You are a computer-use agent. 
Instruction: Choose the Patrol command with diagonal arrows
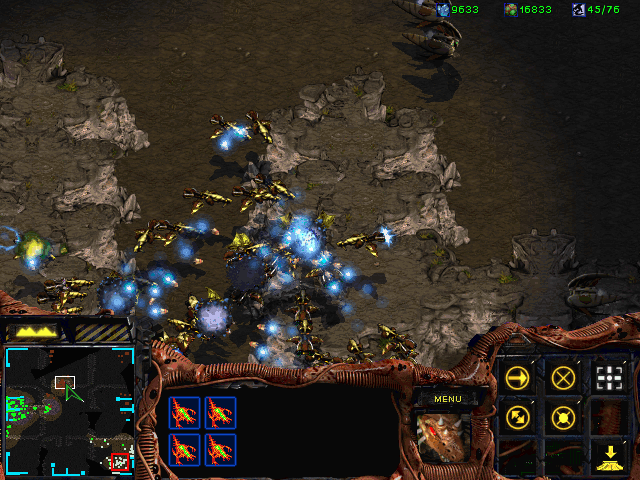518,417
